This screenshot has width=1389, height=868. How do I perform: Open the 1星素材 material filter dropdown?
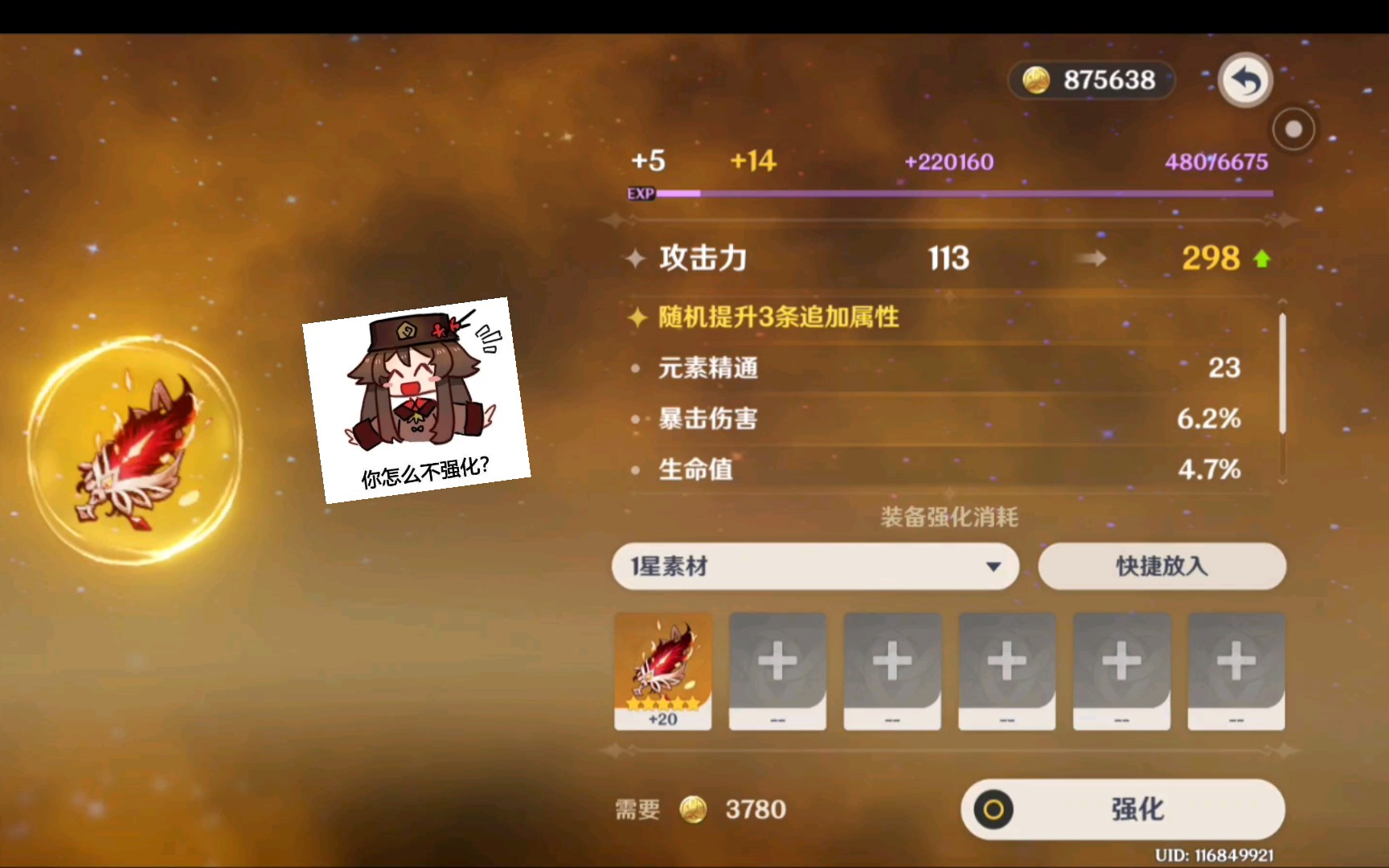[814, 567]
